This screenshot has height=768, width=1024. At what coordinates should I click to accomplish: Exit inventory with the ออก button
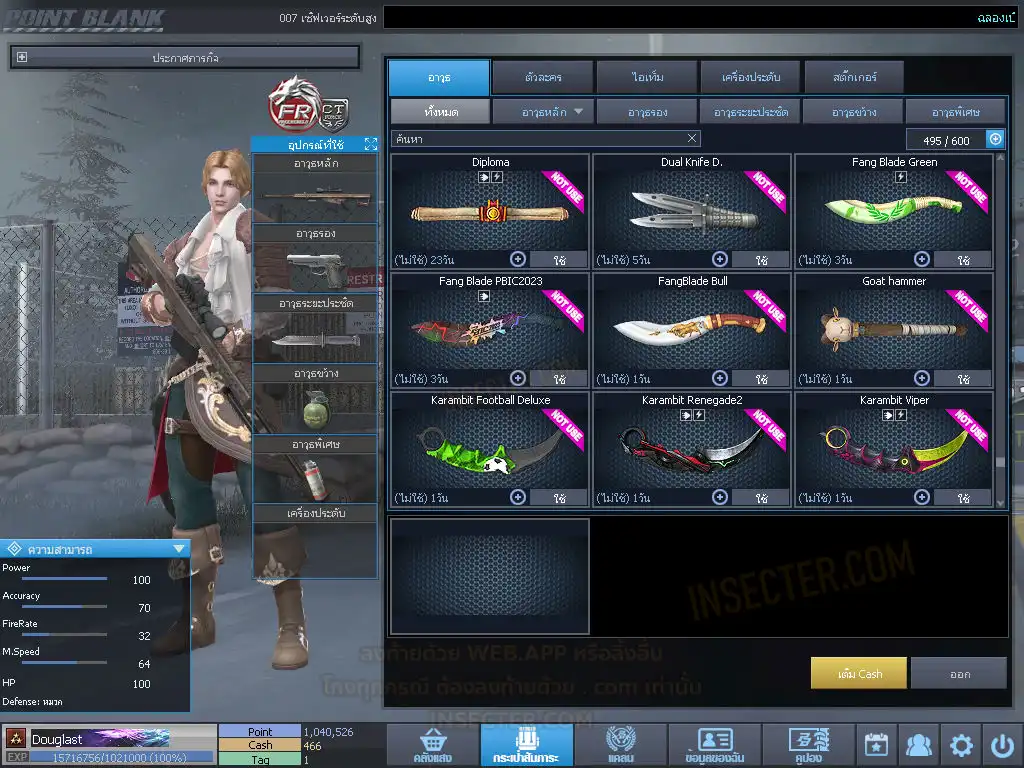958,673
